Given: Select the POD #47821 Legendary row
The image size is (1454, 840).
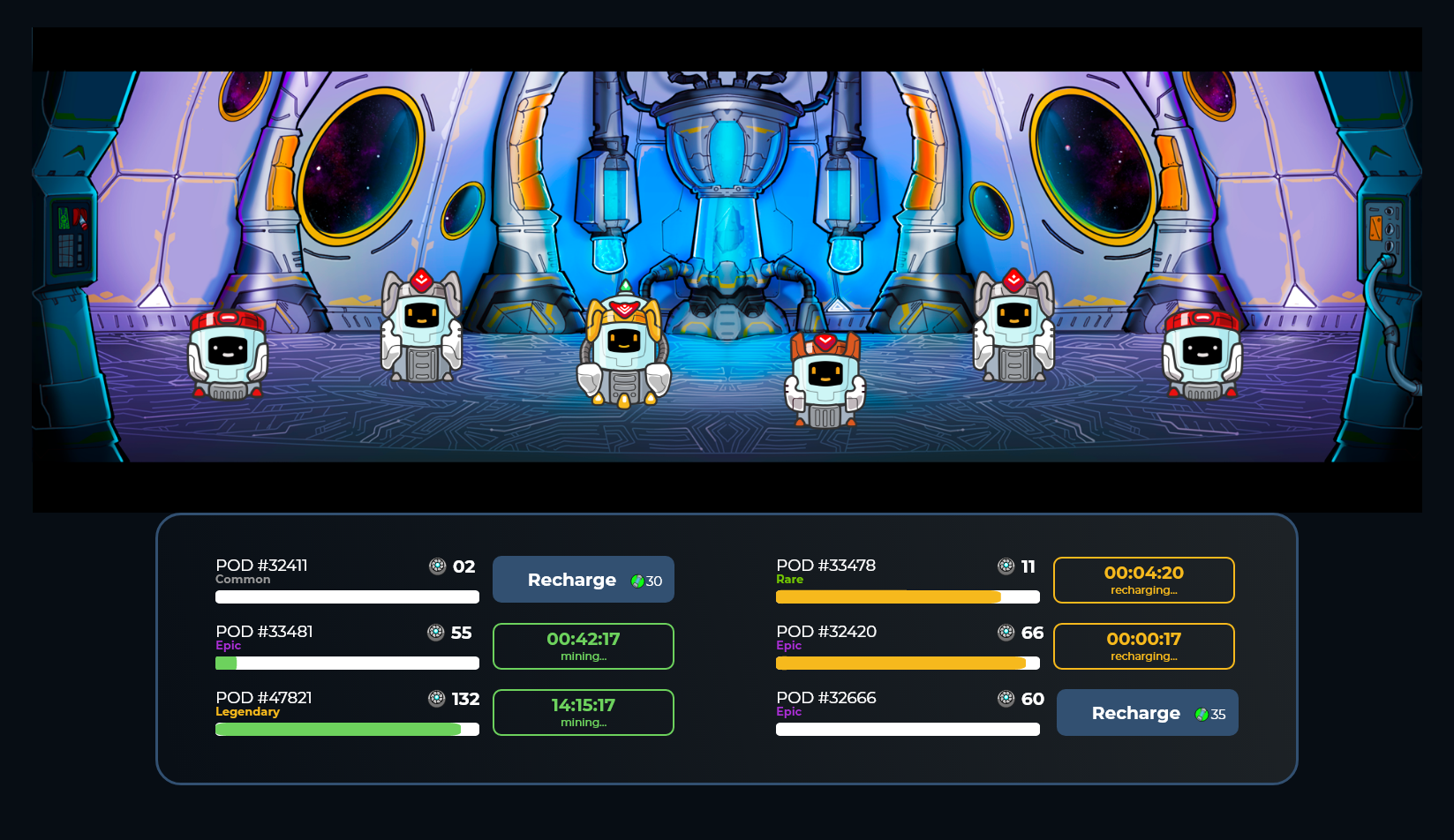Looking at the screenshot, I should [x=347, y=712].
